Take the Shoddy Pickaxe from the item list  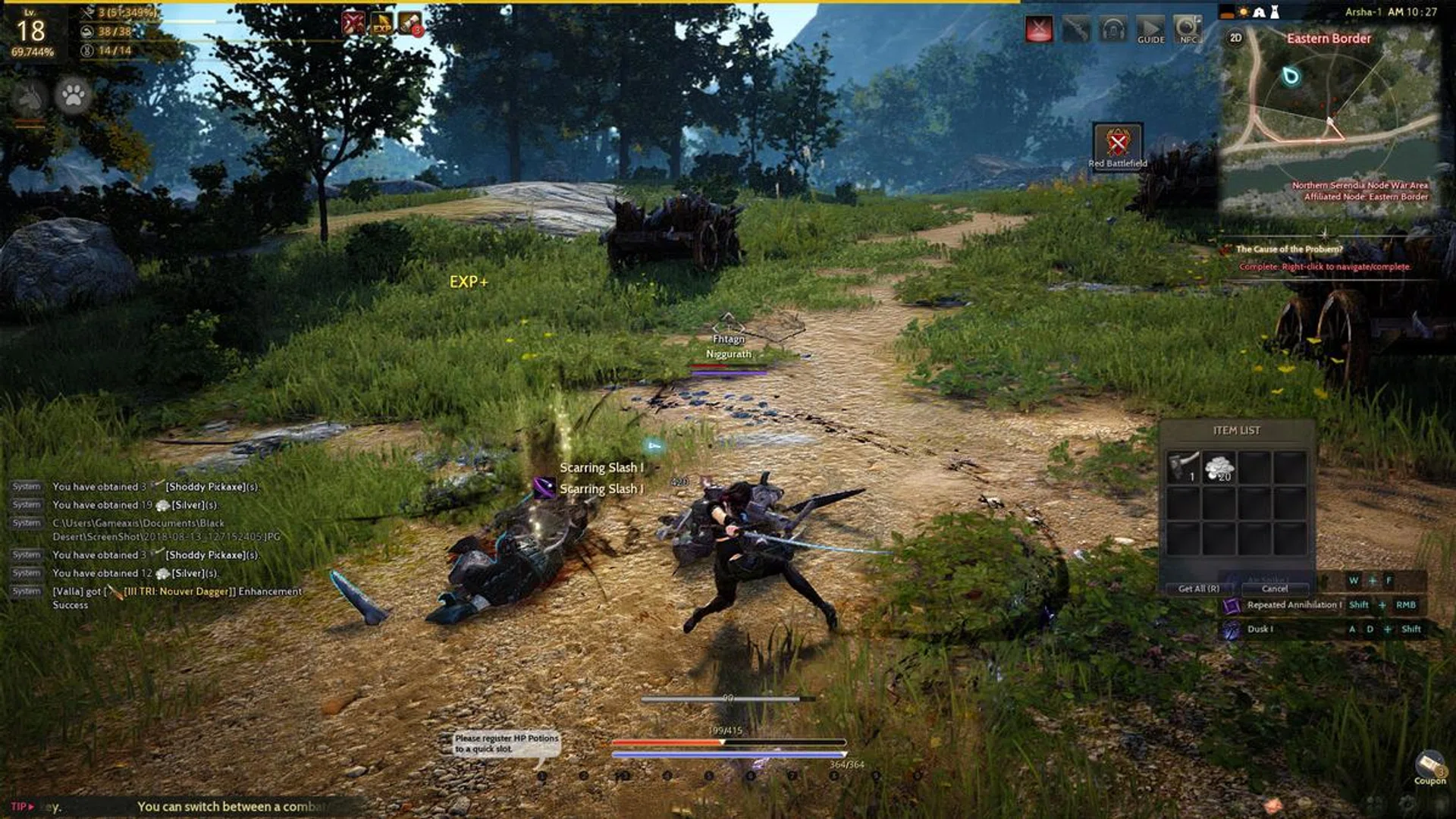point(1182,467)
